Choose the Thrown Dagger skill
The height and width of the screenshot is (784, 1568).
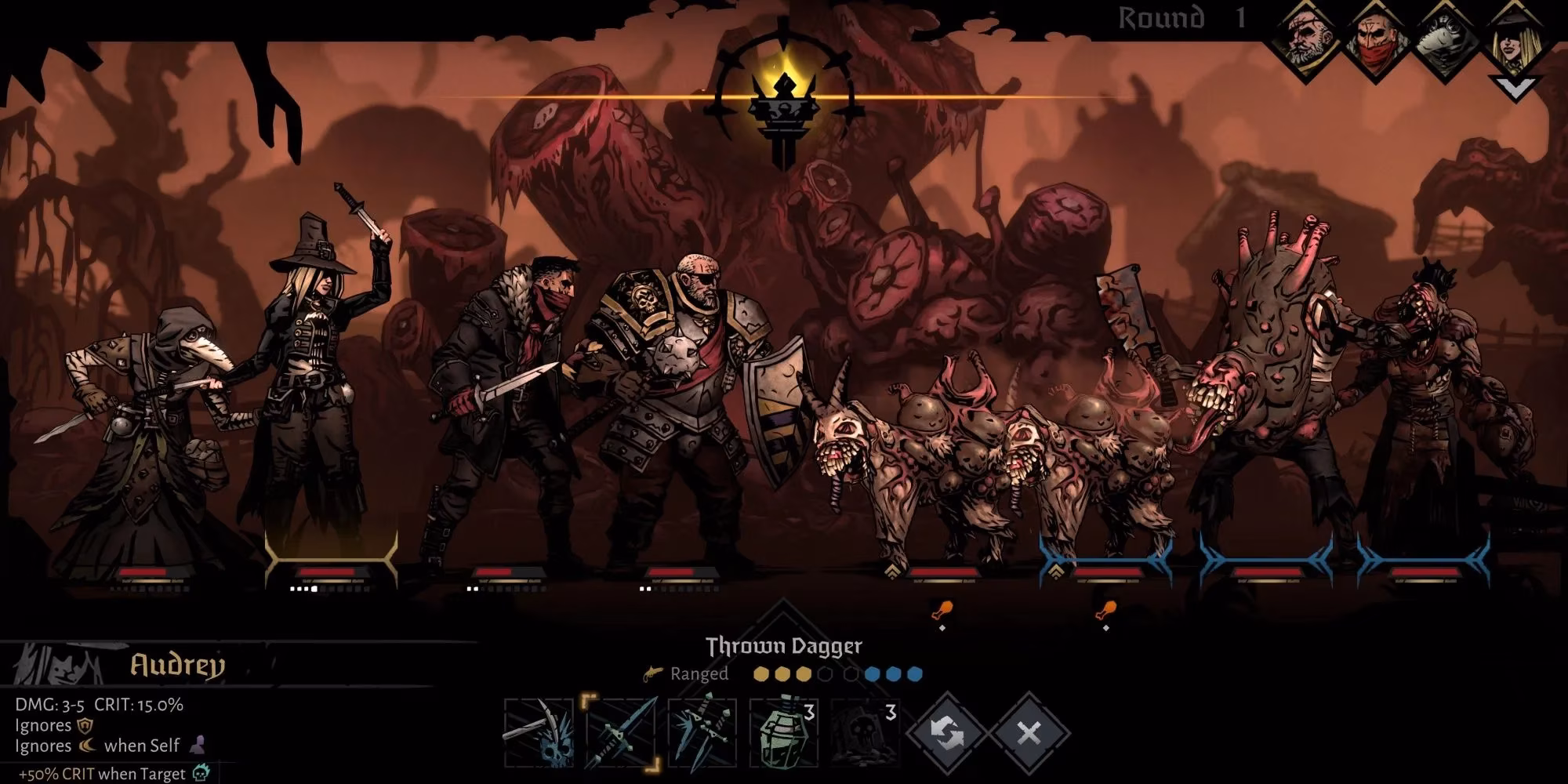point(621,734)
